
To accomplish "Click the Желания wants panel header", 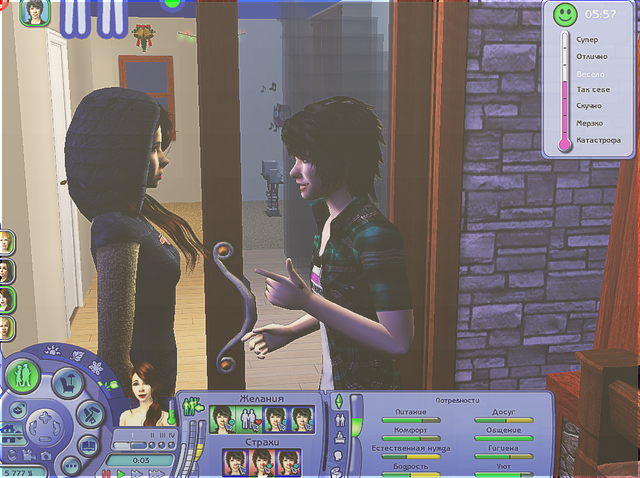I will 262,398.
